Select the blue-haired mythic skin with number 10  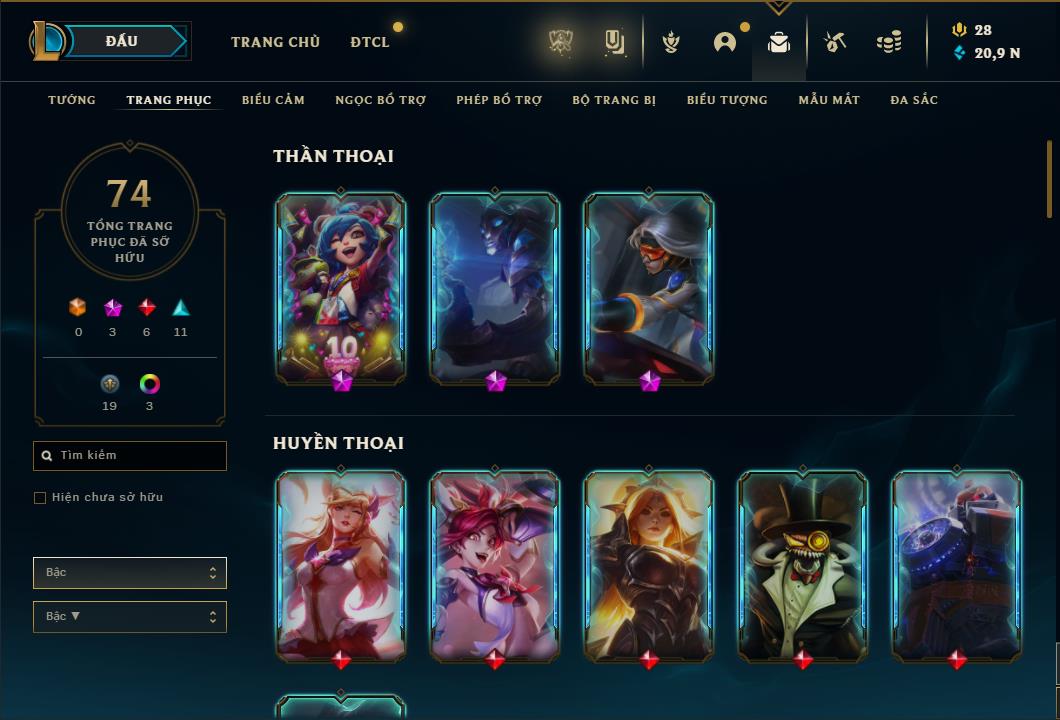pyautogui.click(x=341, y=287)
